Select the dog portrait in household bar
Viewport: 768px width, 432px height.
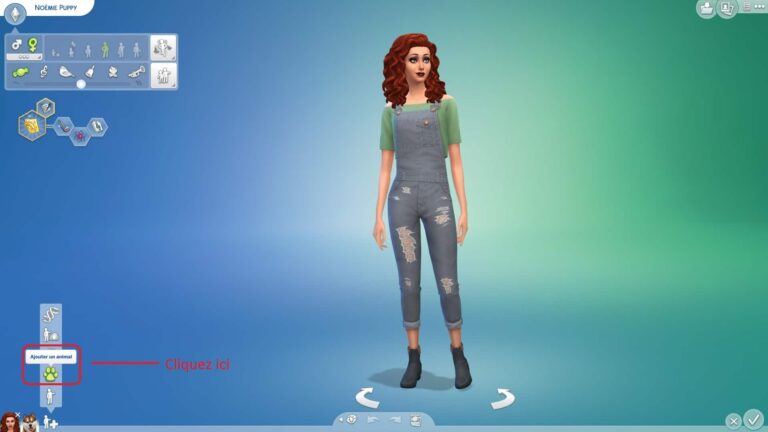pos(29,422)
